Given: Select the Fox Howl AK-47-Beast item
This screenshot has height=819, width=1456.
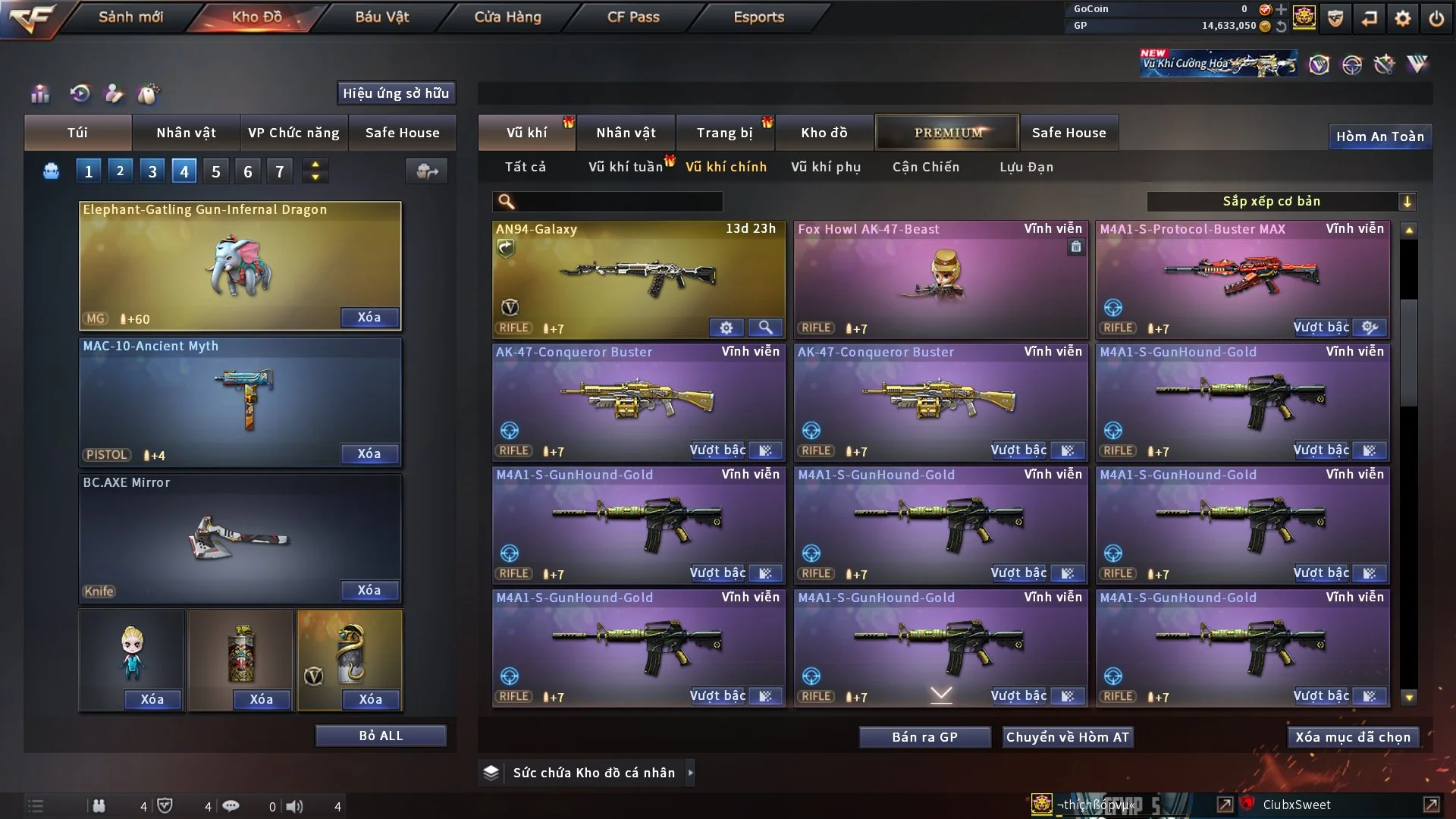Looking at the screenshot, I should [x=940, y=277].
